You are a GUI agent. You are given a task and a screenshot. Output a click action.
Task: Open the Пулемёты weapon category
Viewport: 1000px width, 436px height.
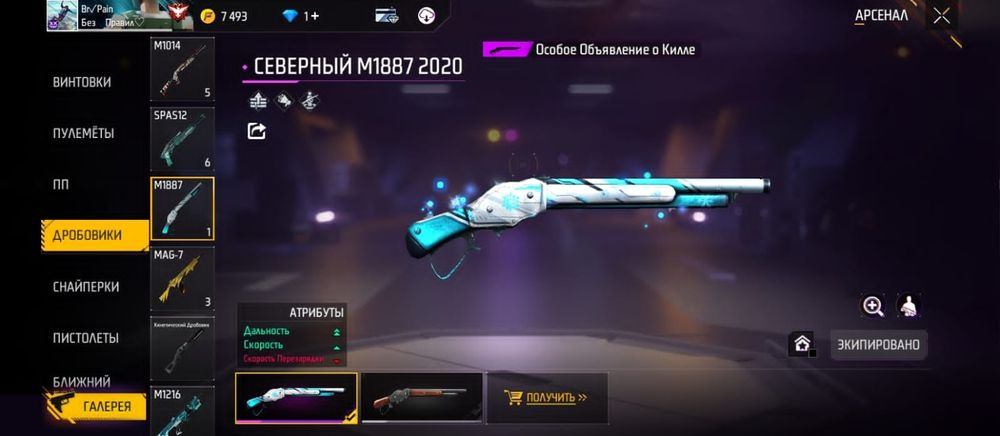pyautogui.click(x=83, y=133)
